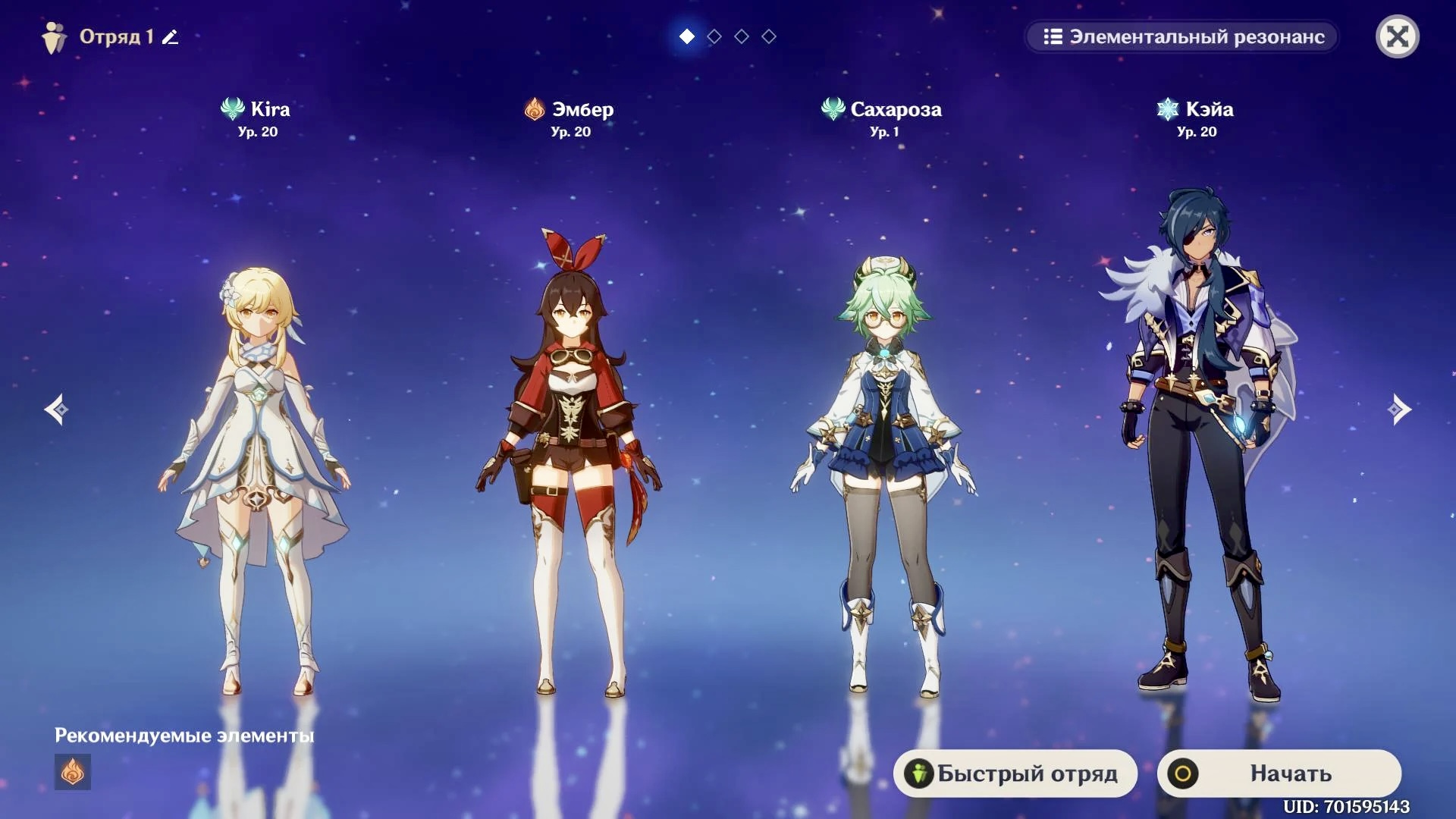Rename the party with the pencil icon
Screen dimensions: 1456x819
coord(171,36)
